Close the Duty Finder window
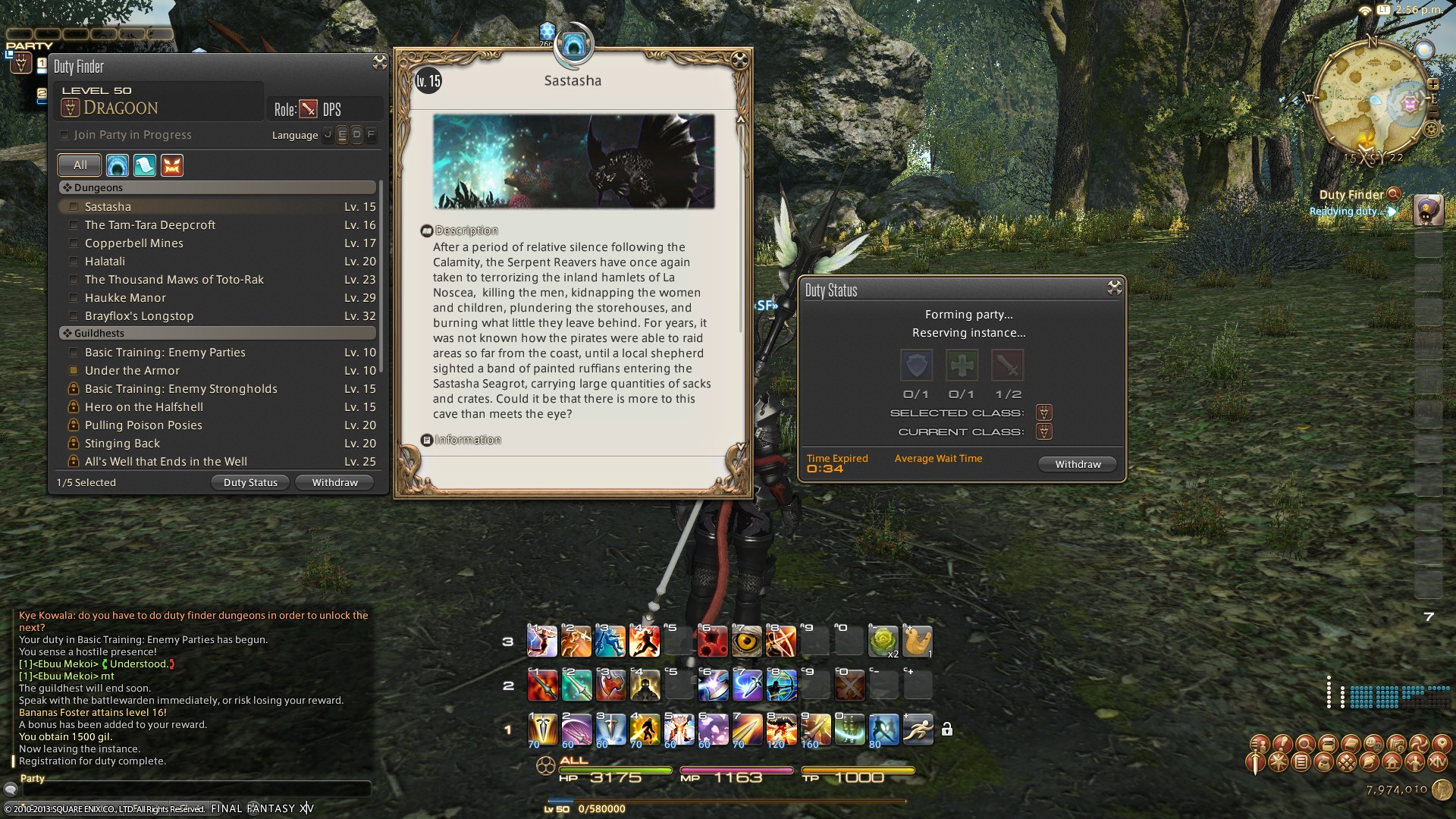This screenshot has height=819, width=1456. tap(379, 62)
